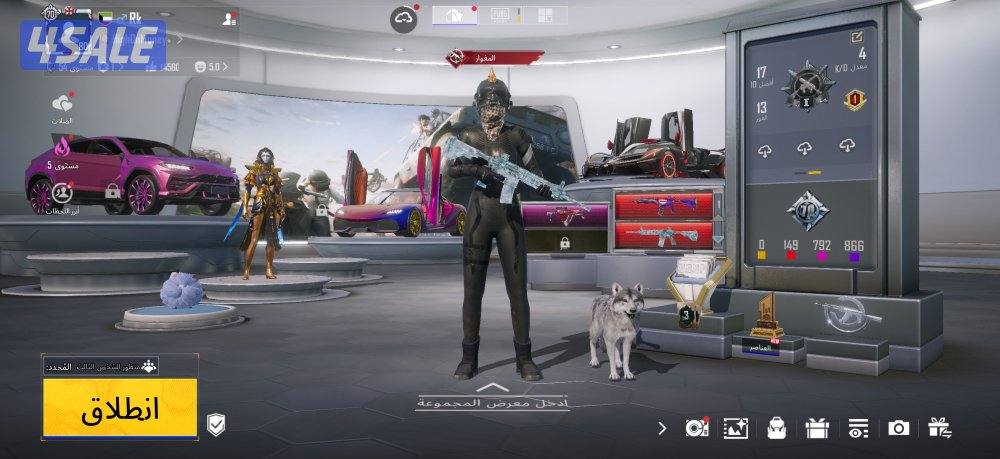Image resolution: width=1000 pixels, height=459 pixels.
Task: Click the edit pencil on the stats panel
Action: tap(857, 37)
